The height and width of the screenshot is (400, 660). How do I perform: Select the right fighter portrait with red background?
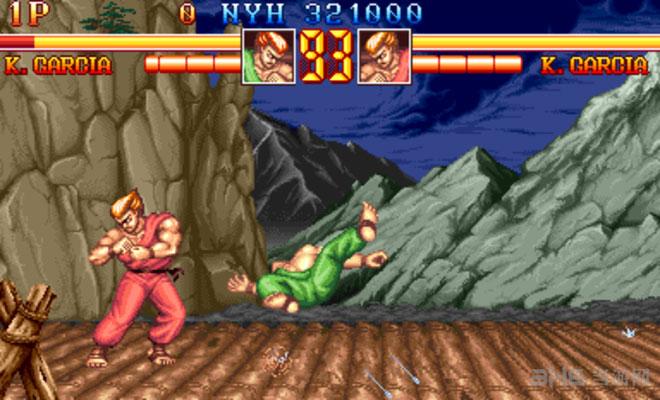(383, 56)
